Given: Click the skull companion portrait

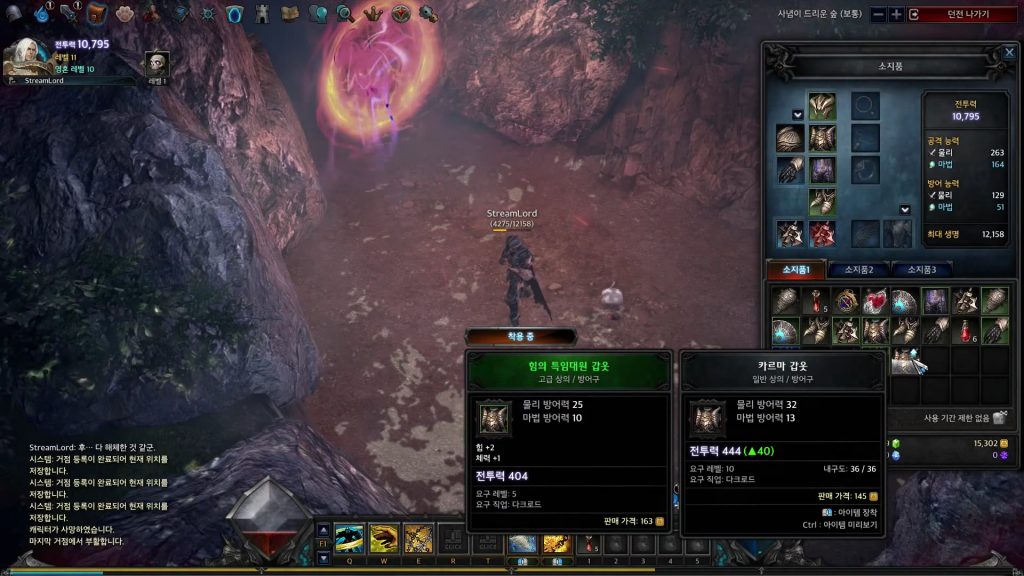Looking at the screenshot, I should (157, 63).
